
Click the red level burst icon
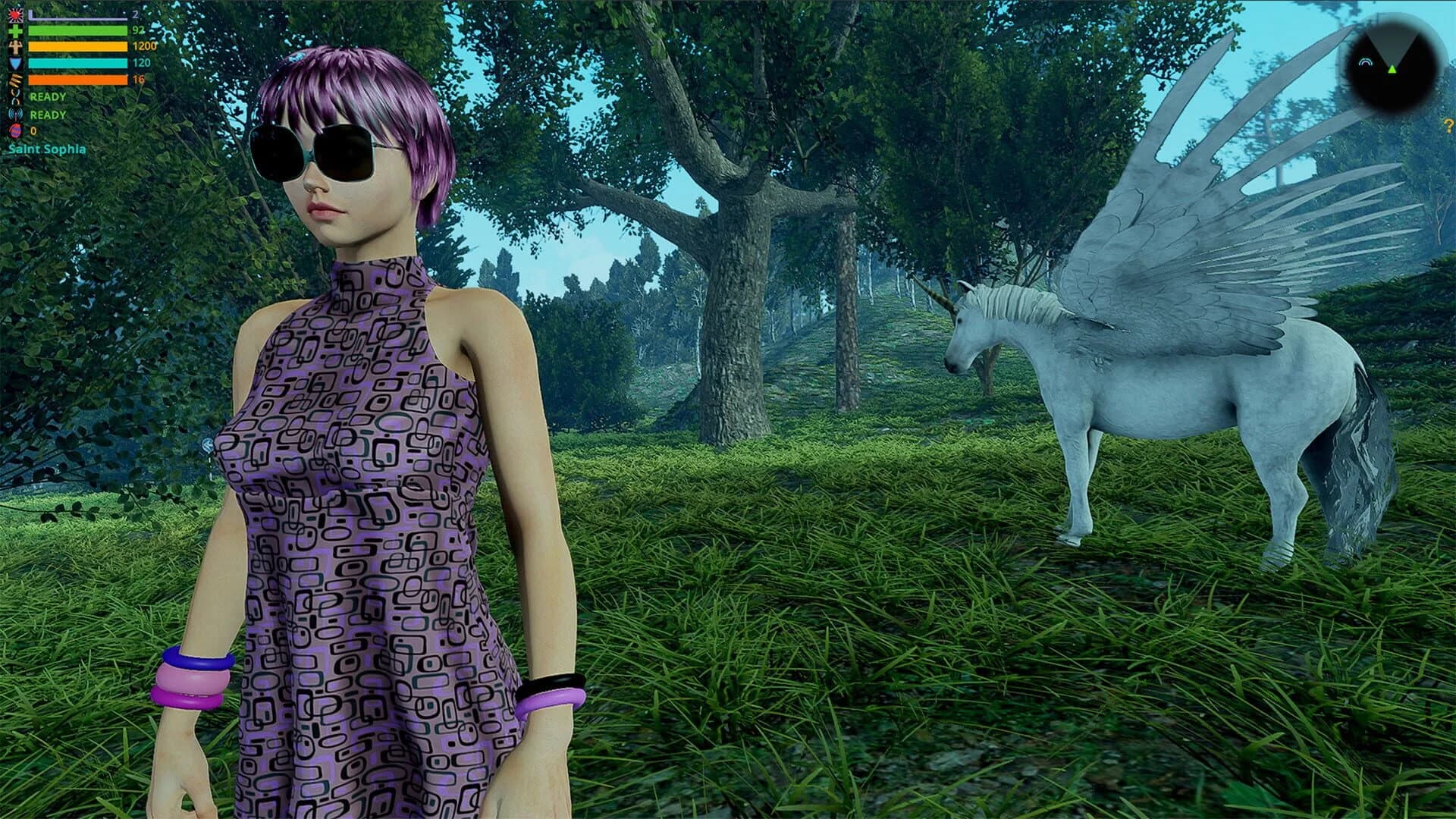point(15,14)
